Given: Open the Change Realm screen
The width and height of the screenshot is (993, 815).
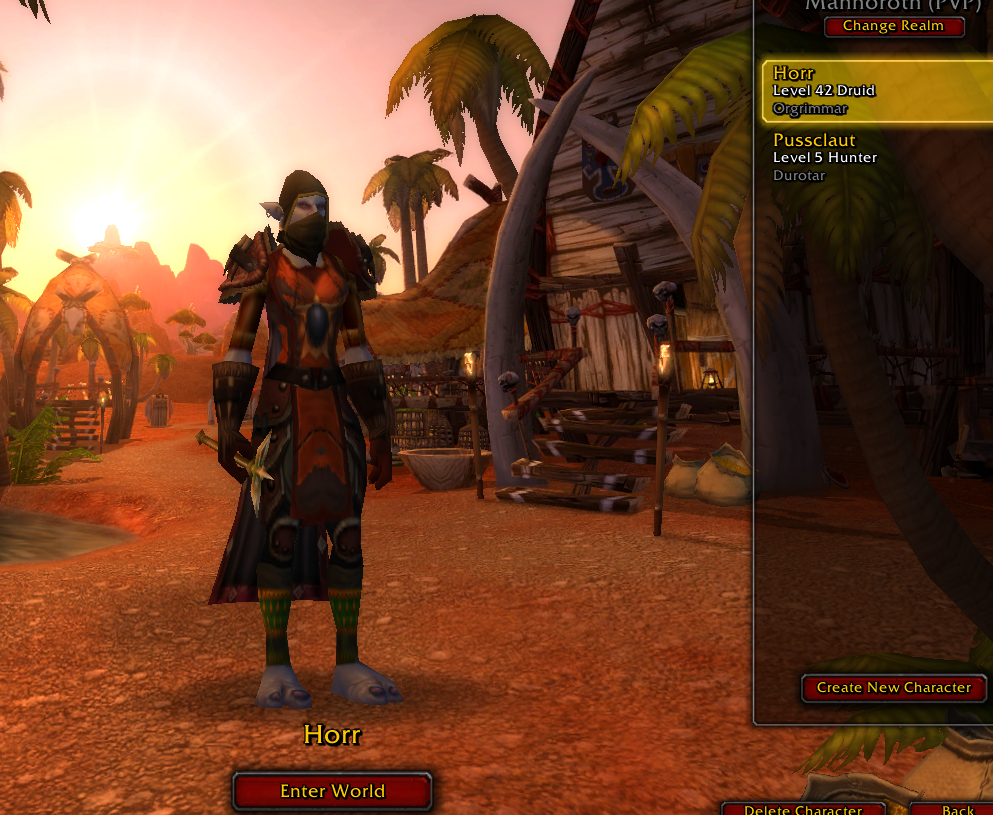Looking at the screenshot, I should pos(893,26).
